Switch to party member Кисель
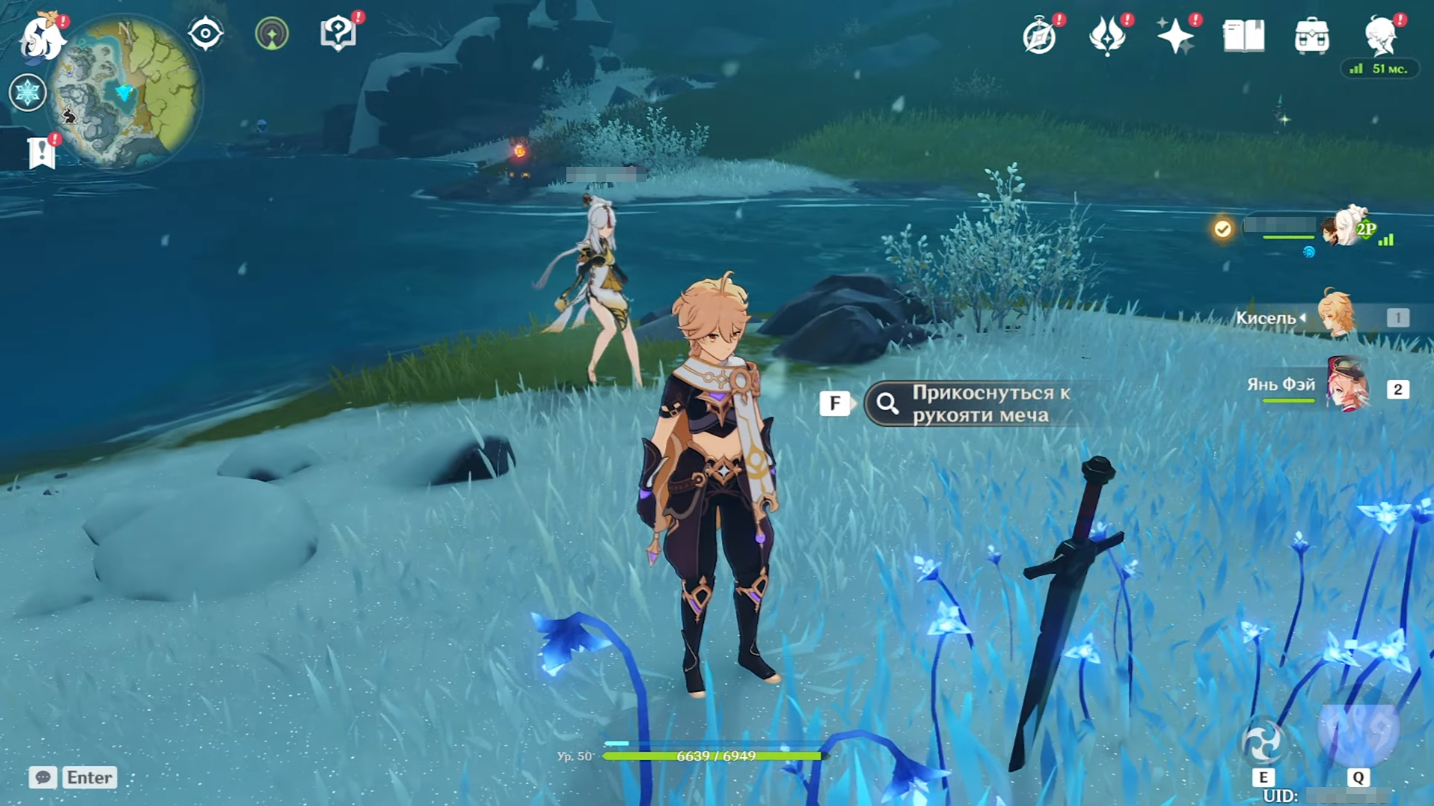The height and width of the screenshot is (806, 1434). coord(1334,317)
